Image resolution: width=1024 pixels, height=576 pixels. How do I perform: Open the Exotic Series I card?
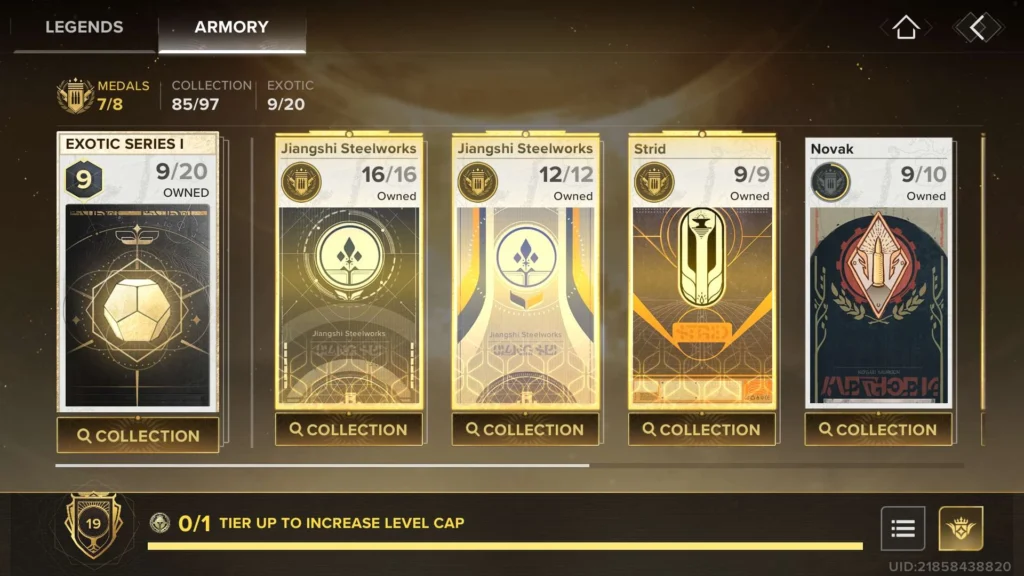tap(138, 290)
